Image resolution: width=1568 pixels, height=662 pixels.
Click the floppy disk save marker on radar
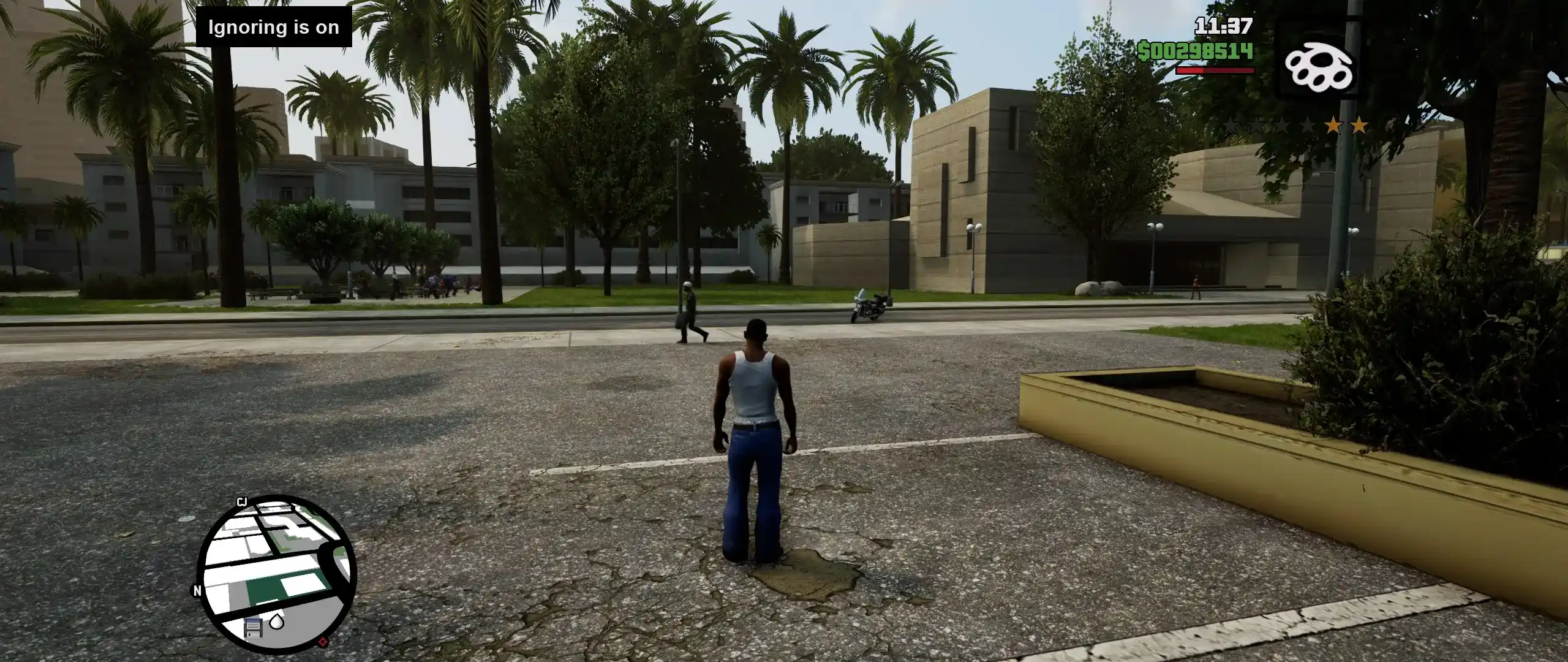coord(253,627)
